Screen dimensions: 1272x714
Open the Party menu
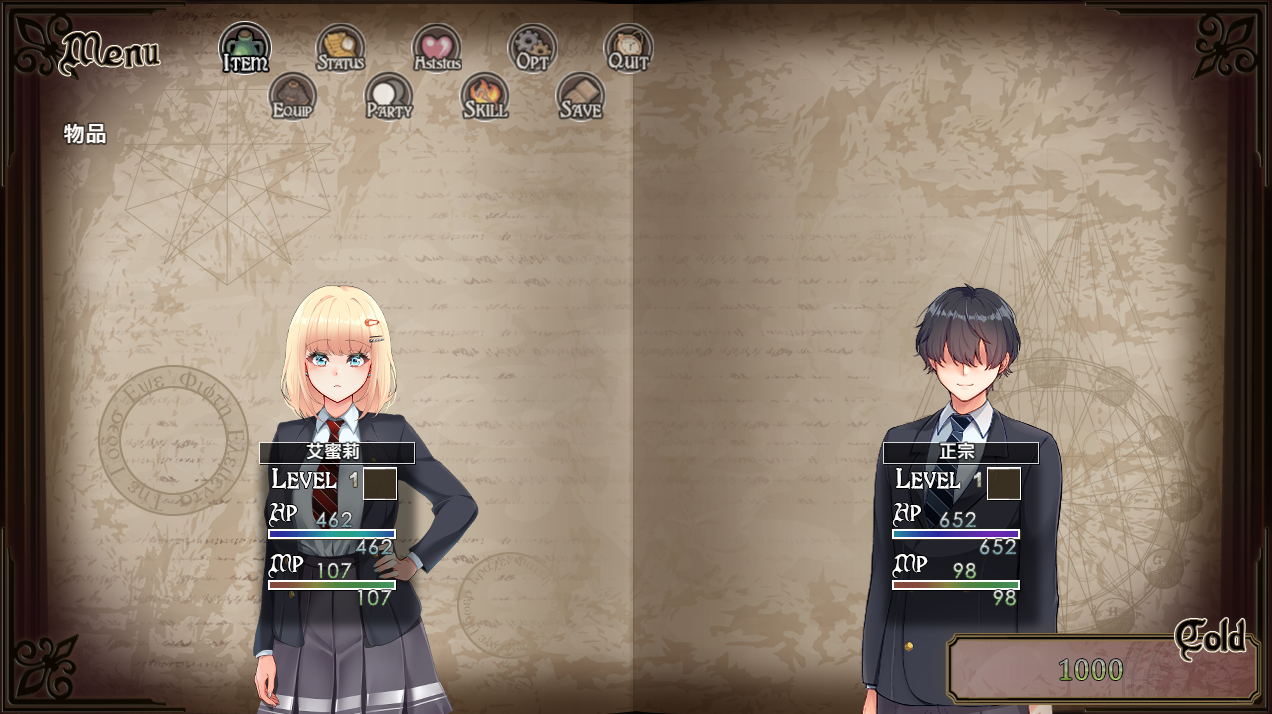pyautogui.click(x=389, y=97)
